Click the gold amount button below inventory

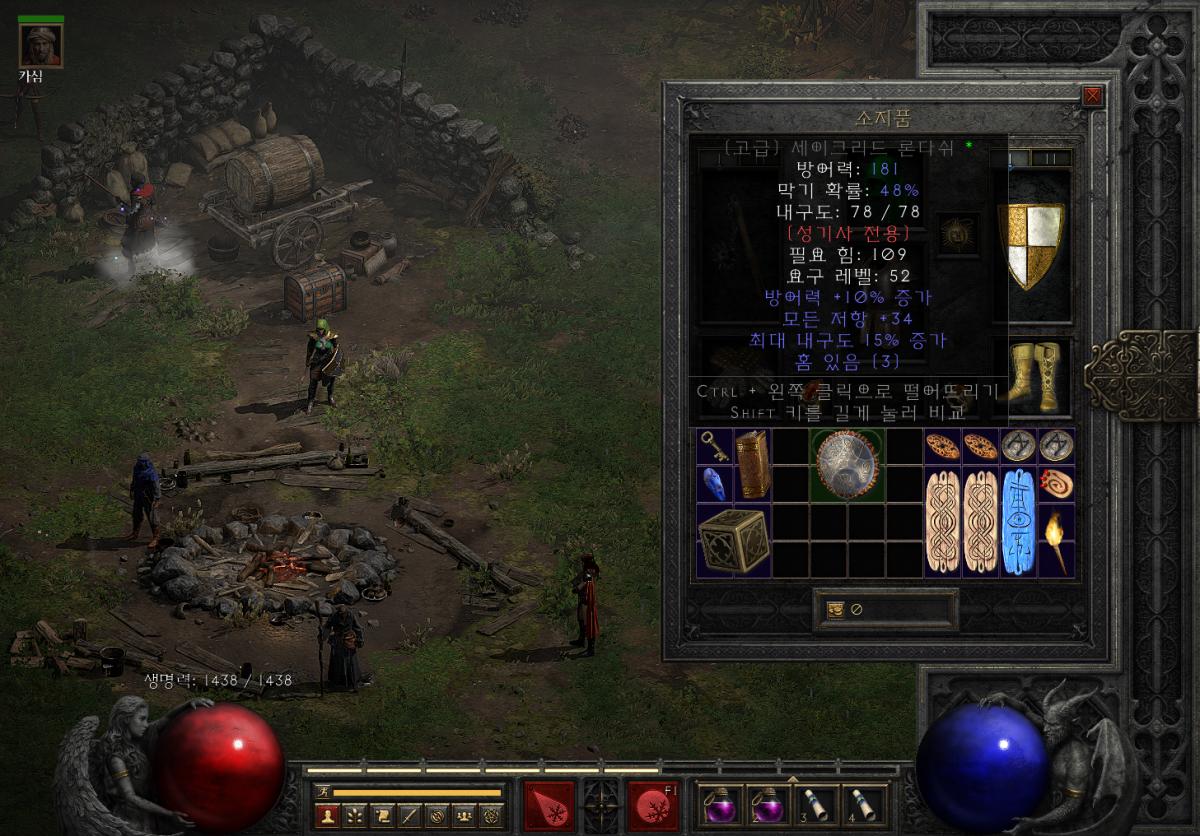click(x=836, y=610)
